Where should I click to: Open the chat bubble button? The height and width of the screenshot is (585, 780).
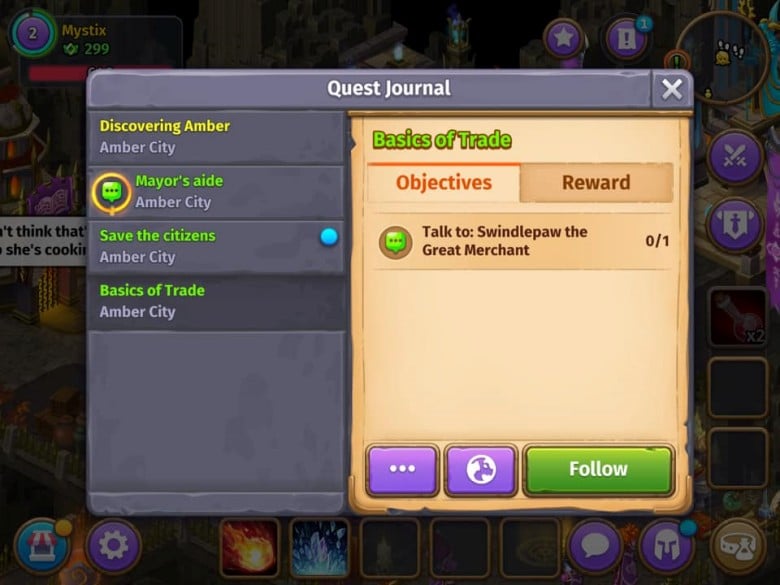[x=596, y=546]
